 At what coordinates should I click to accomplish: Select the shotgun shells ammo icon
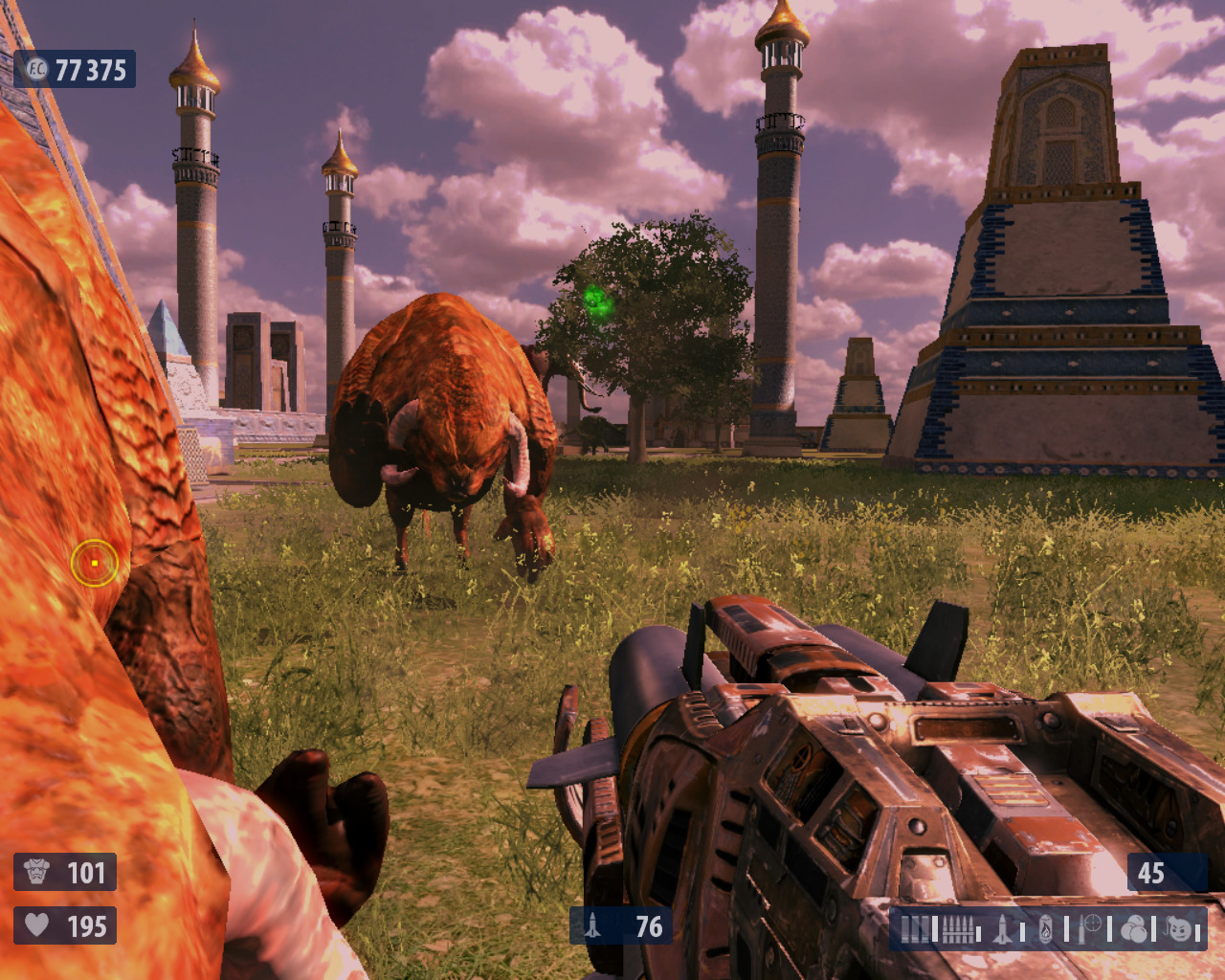[x=916, y=929]
